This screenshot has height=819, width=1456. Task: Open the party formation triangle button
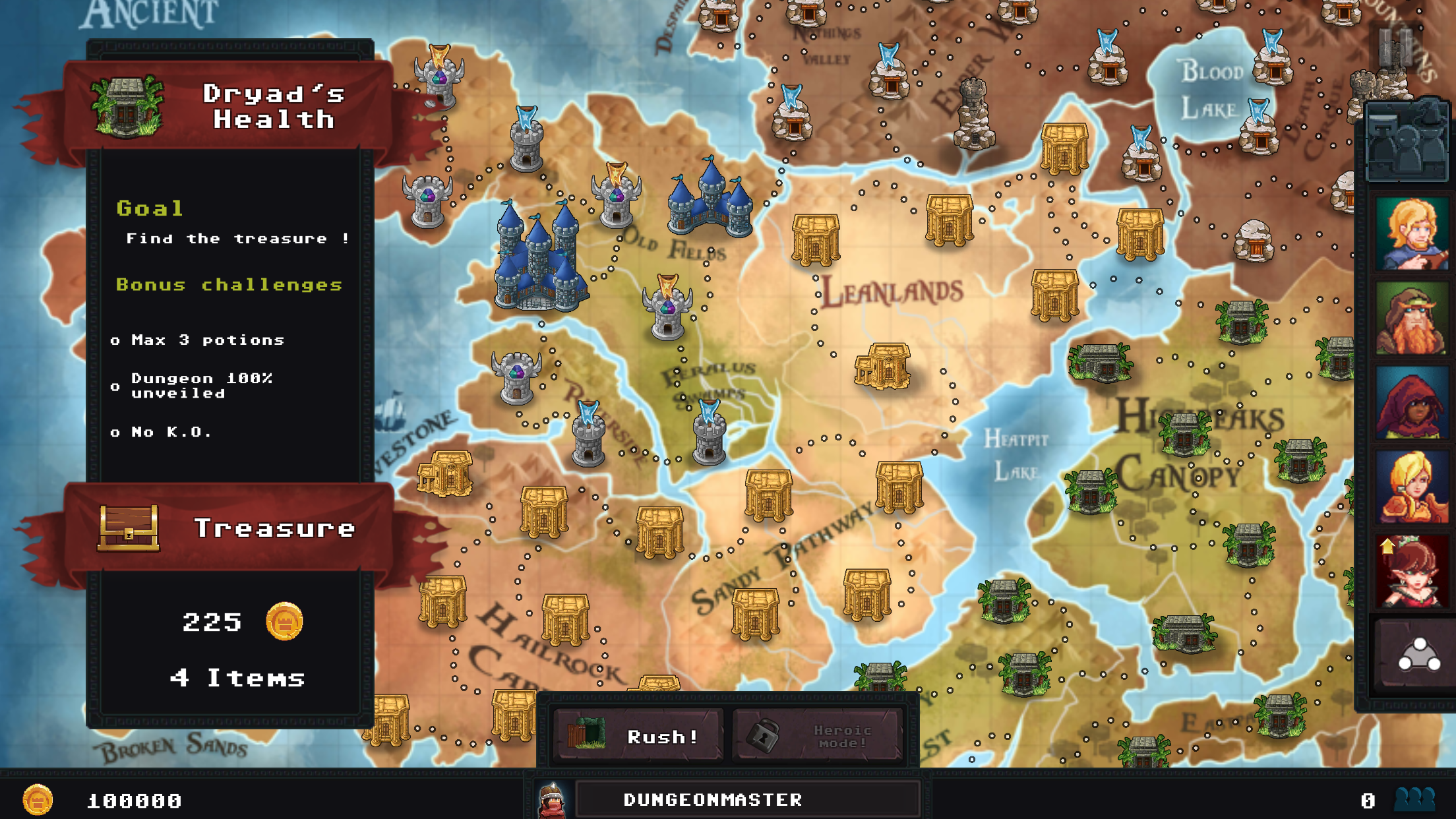click(1418, 655)
